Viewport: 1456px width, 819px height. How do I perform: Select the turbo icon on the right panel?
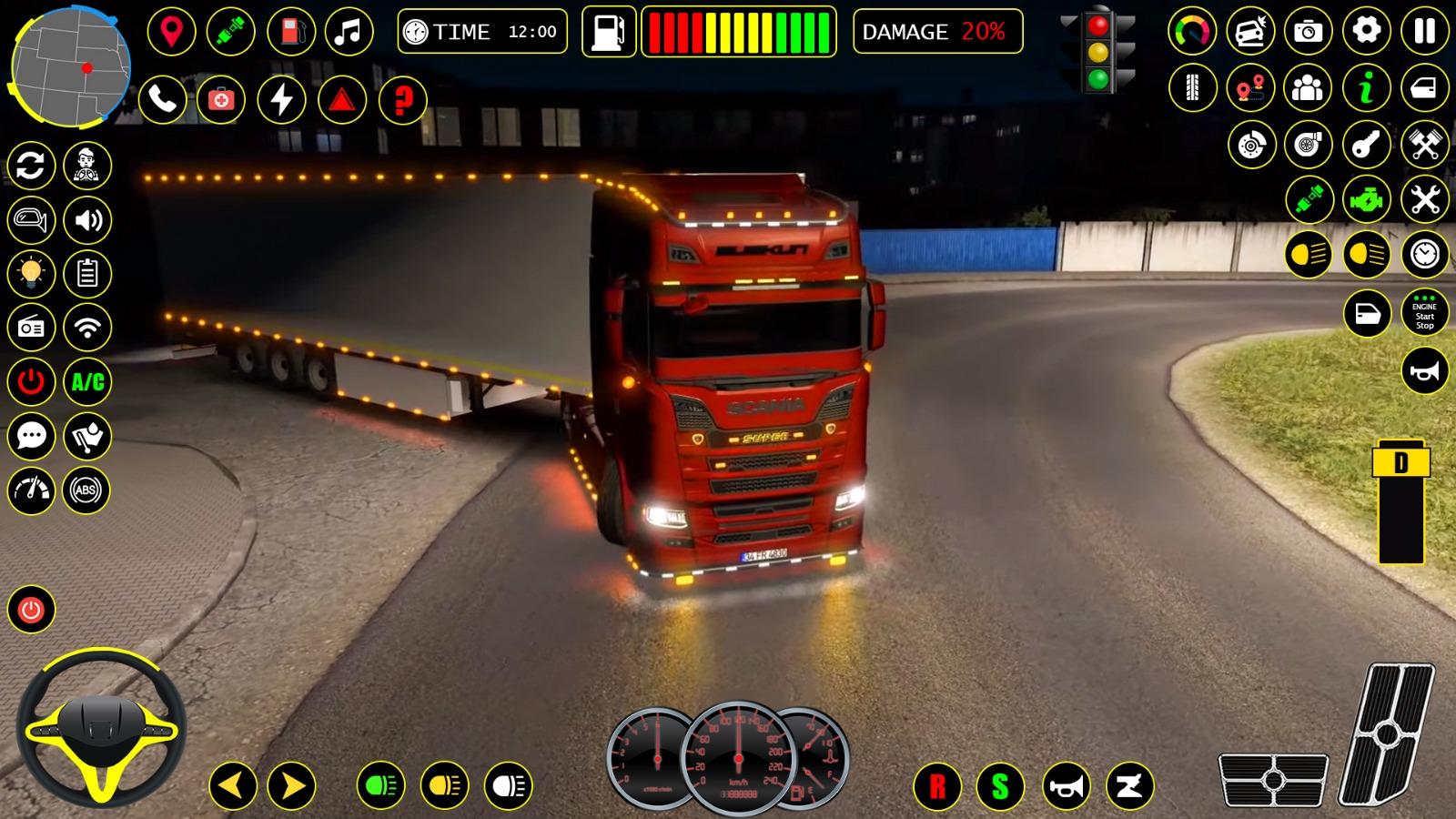(1307, 143)
